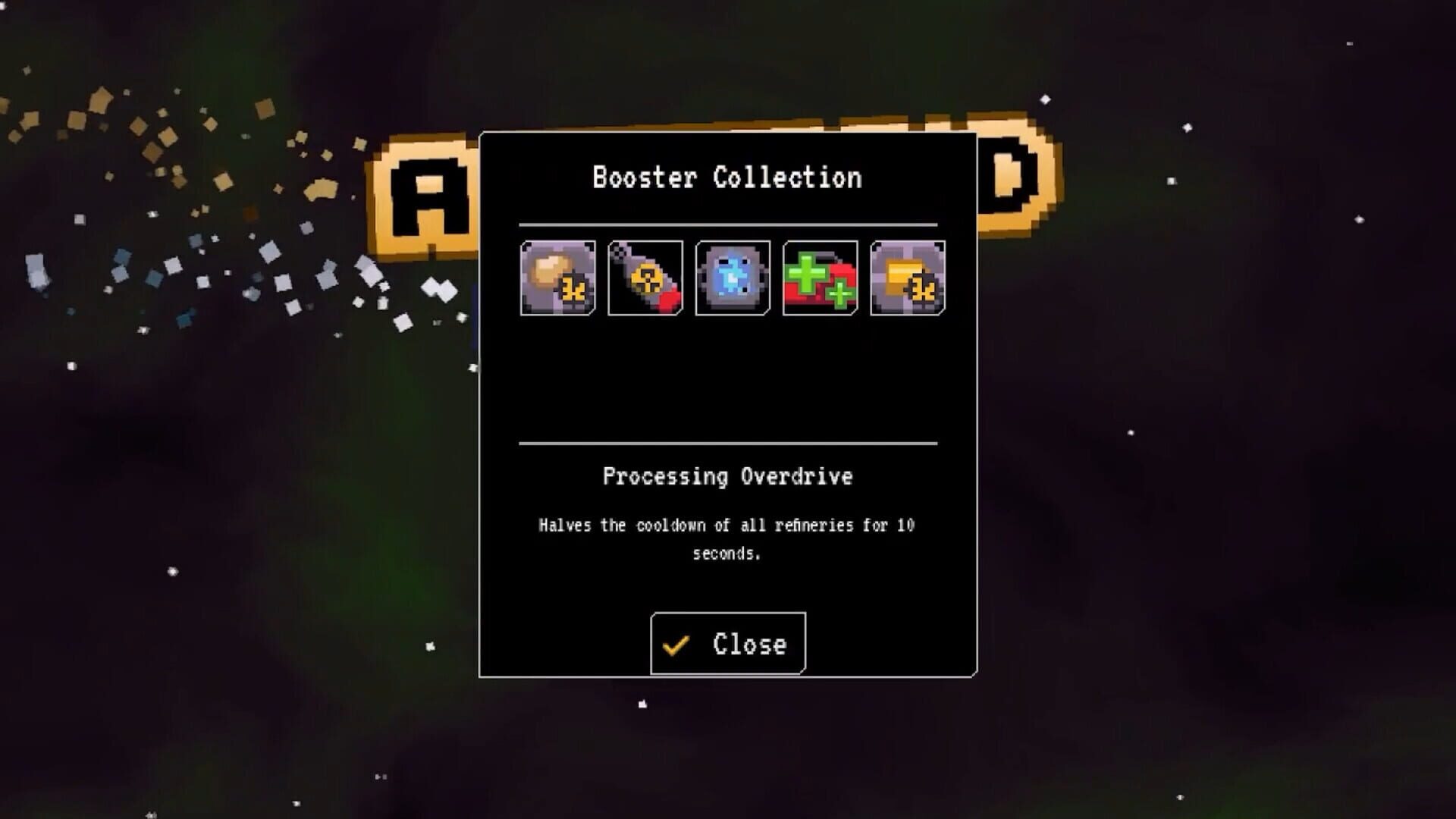1456x819 pixels.
Task: Click the divider line below Booster Collection
Action: [726, 225]
